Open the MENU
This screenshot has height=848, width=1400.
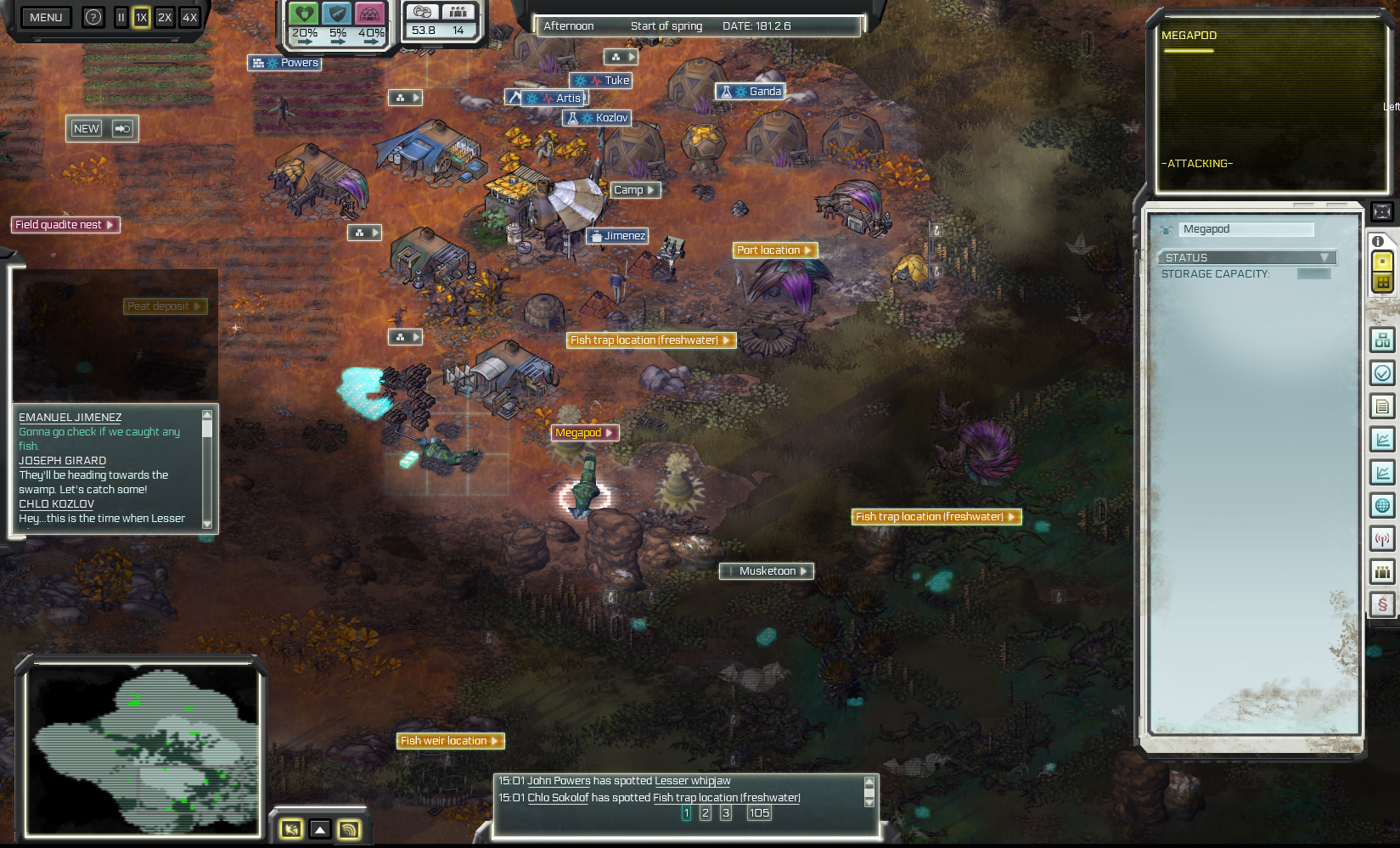(46, 17)
